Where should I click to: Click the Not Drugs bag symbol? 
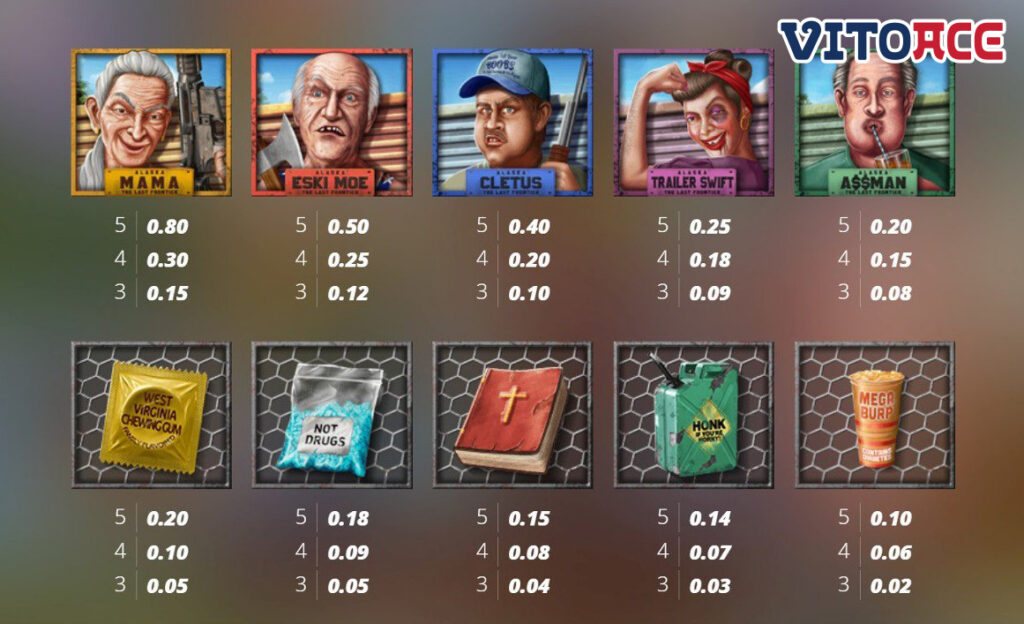(331, 415)
